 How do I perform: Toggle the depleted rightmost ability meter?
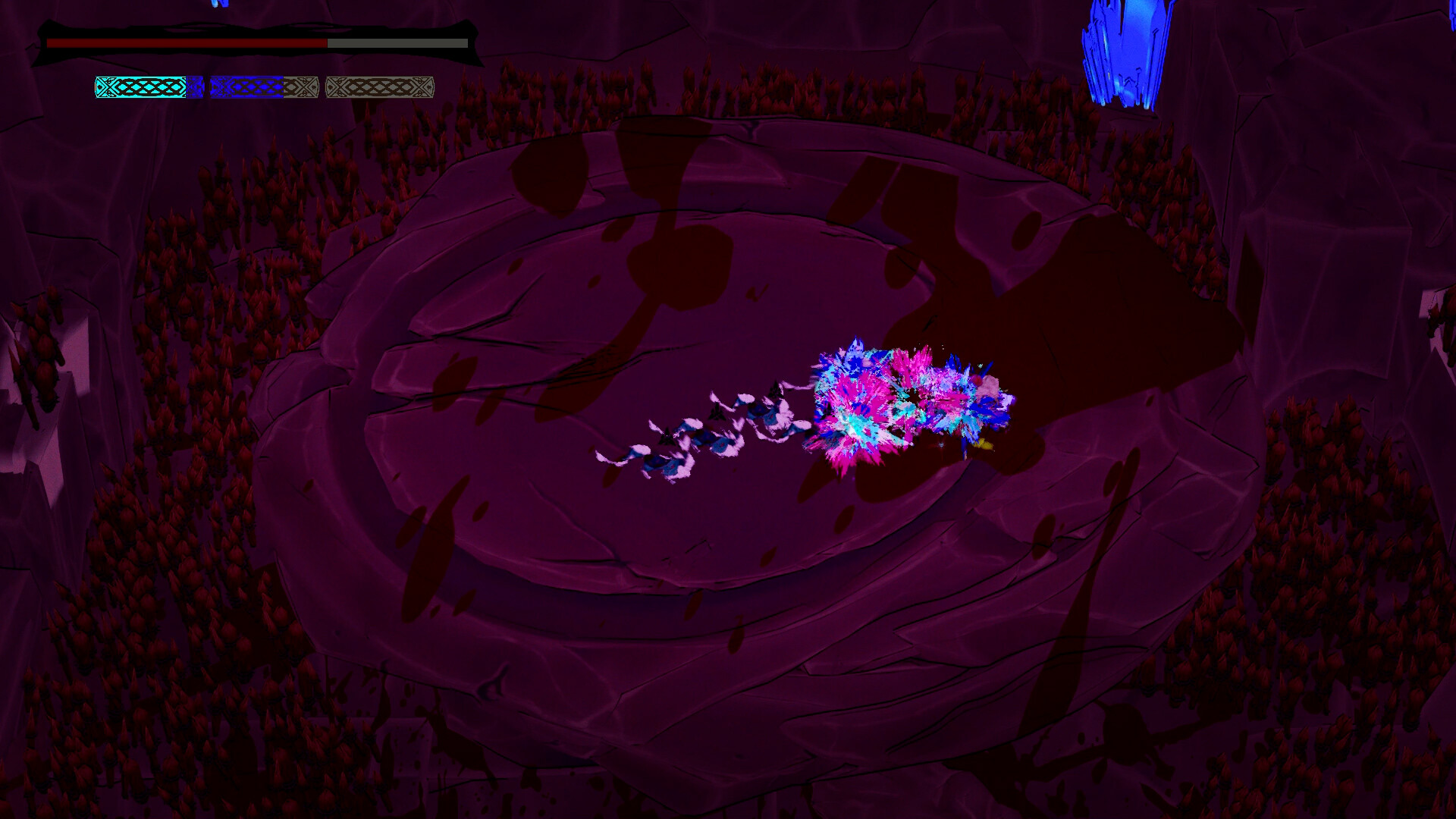pyautogui.click(x=378, y=87)
